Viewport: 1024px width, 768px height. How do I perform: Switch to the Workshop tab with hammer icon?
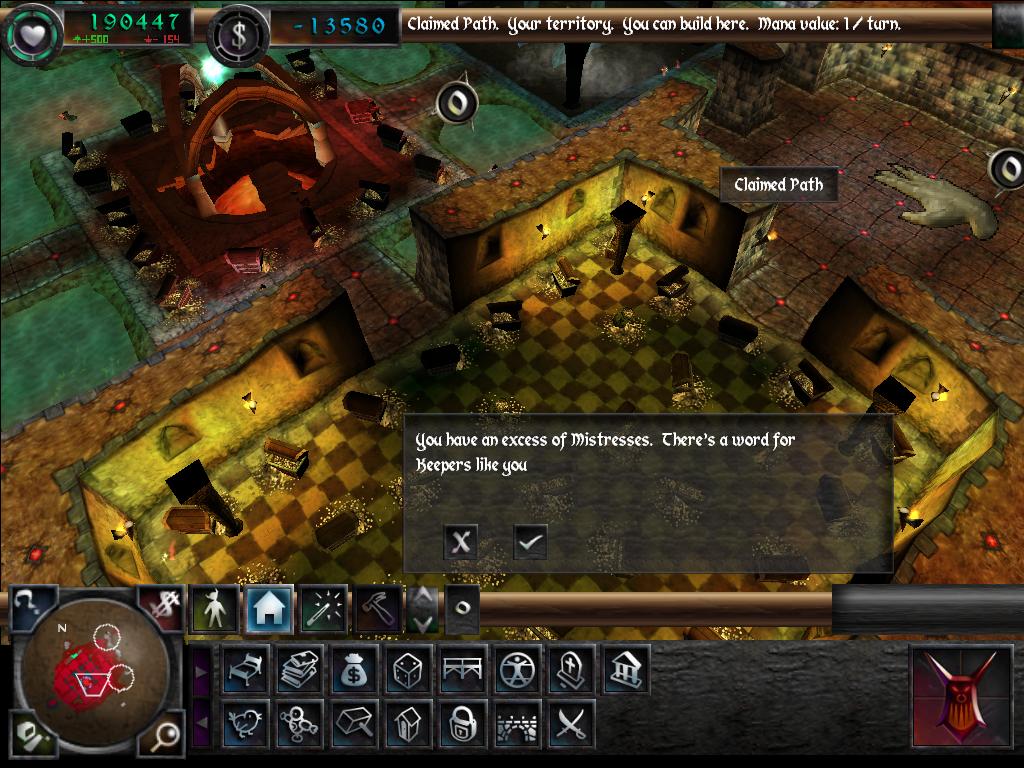coord(379,608)
